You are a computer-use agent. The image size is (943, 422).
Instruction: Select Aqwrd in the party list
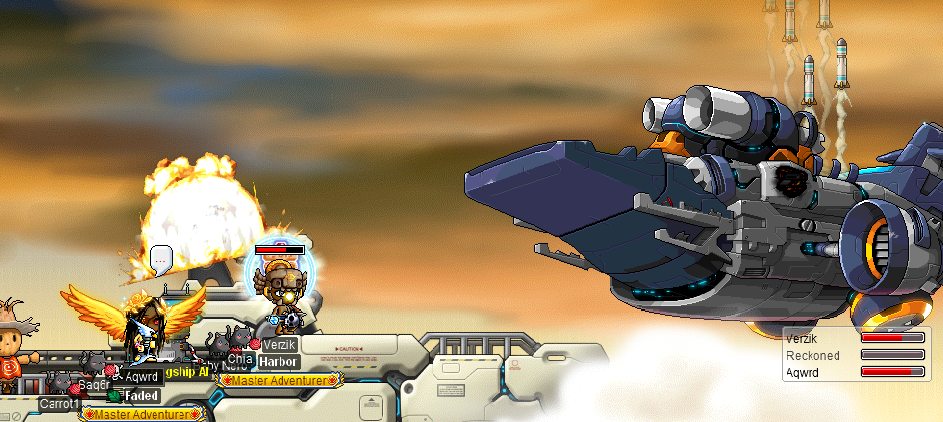tap(803, 371)
